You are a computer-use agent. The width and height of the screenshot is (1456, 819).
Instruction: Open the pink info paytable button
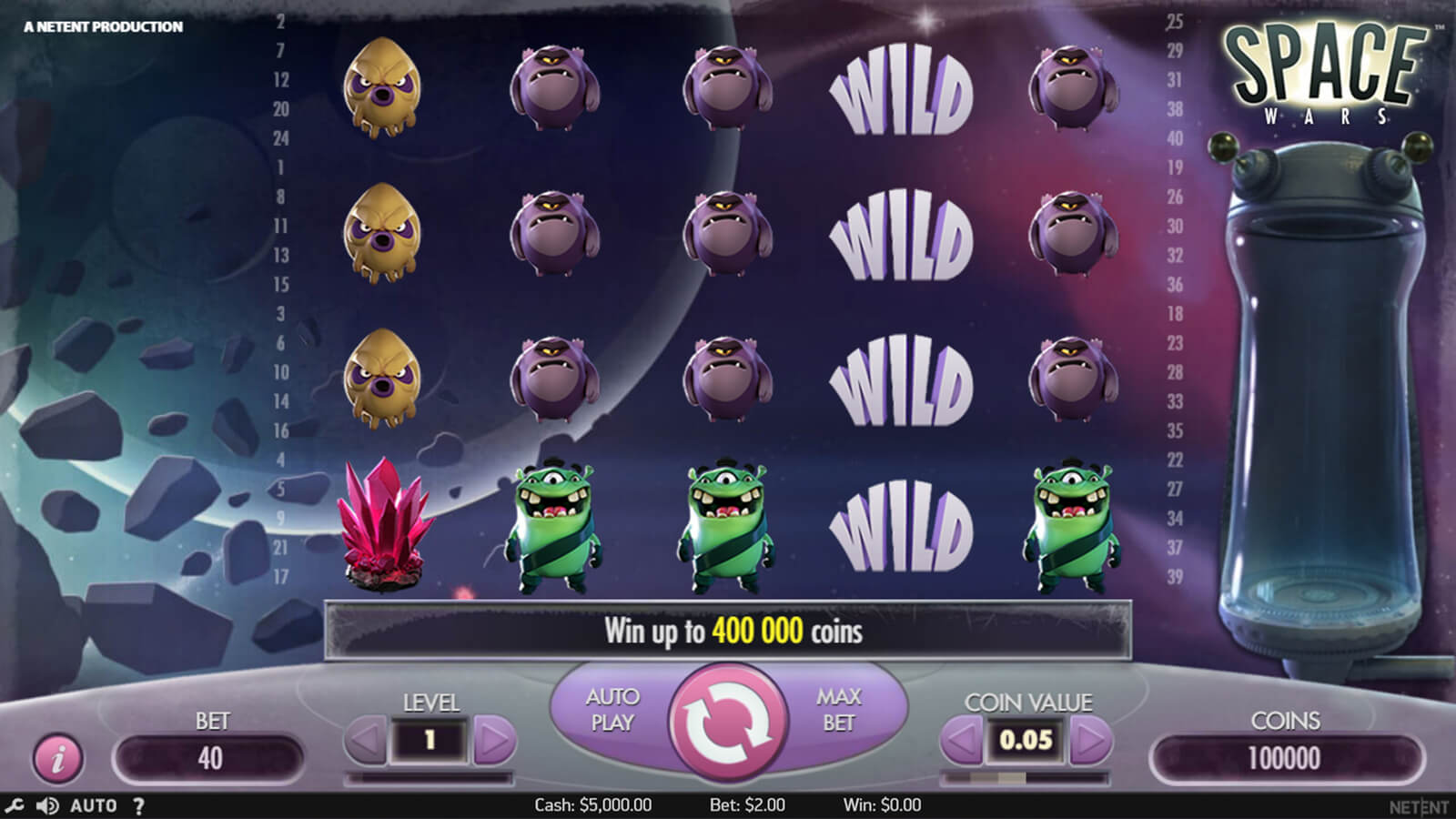[x=58, y=757]
